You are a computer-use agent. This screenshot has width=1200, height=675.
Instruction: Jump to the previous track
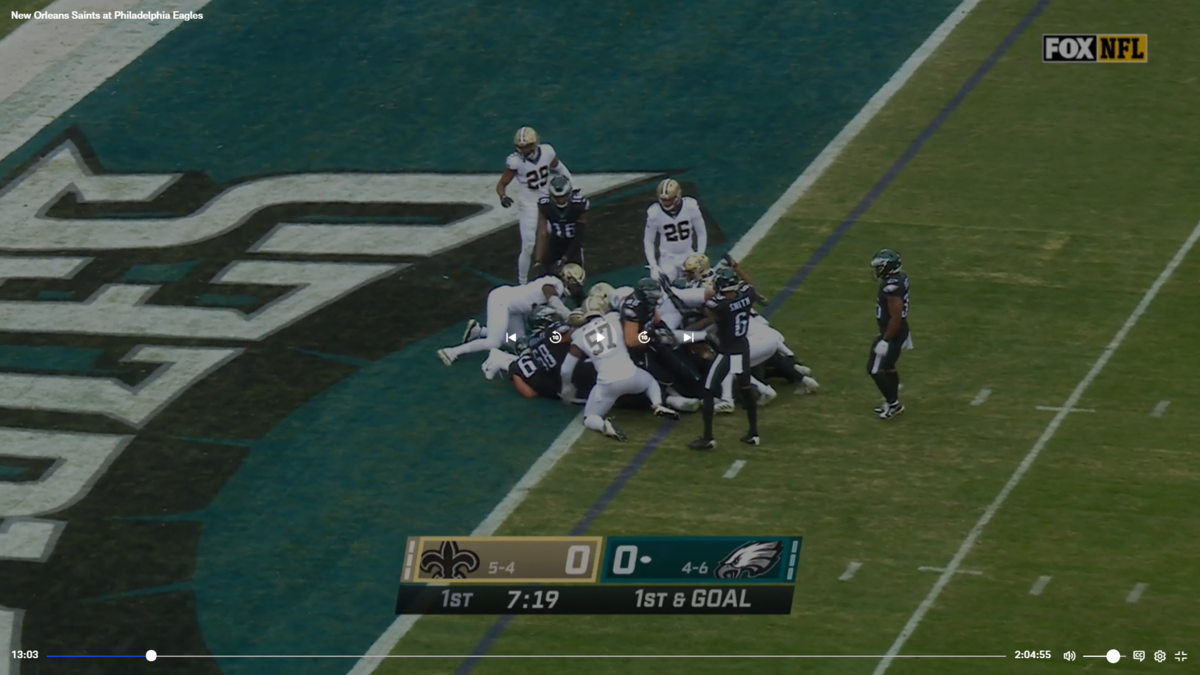pos(511,338)
